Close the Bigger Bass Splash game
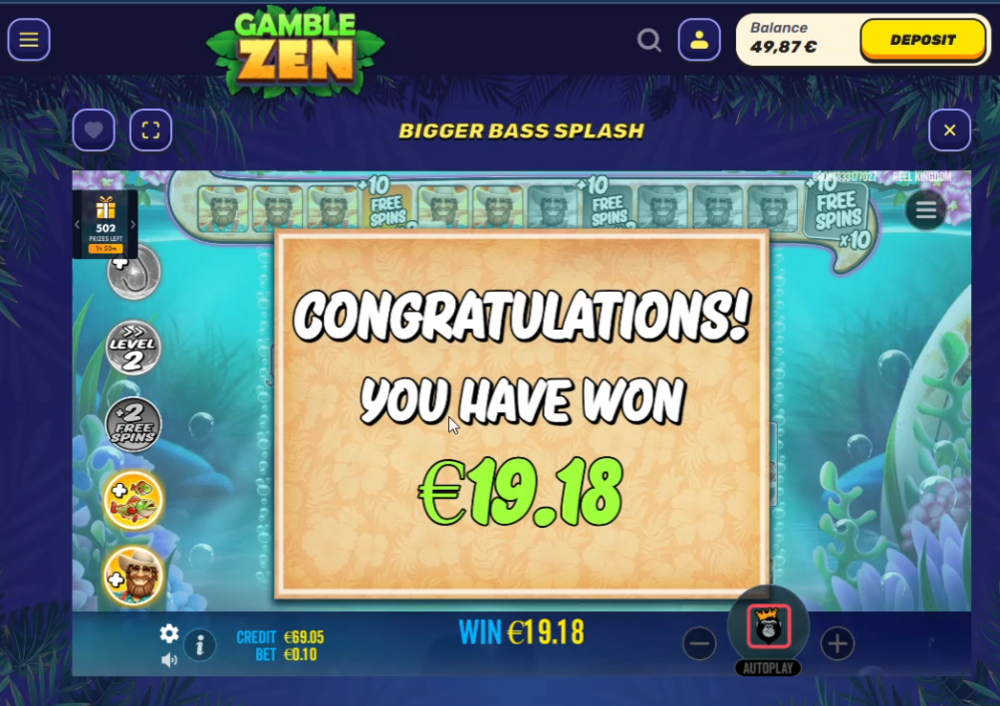This screenshot has width=1000, height=706. pyautogui.click(x=949, y=130)
